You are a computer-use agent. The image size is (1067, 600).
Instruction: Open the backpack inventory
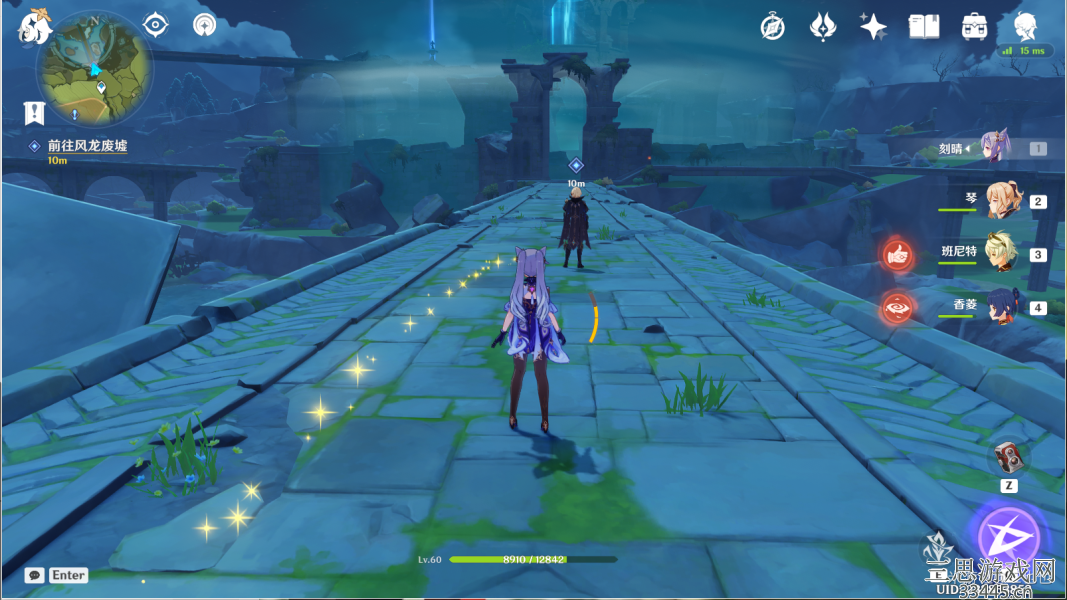point(974,27)
